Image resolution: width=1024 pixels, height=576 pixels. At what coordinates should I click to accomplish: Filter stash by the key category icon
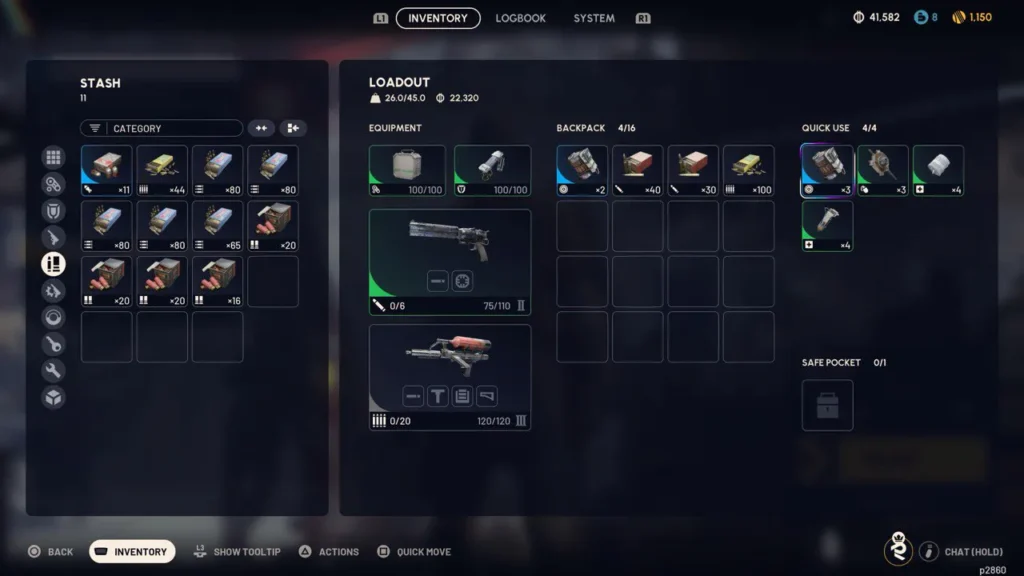coord(53,344)
